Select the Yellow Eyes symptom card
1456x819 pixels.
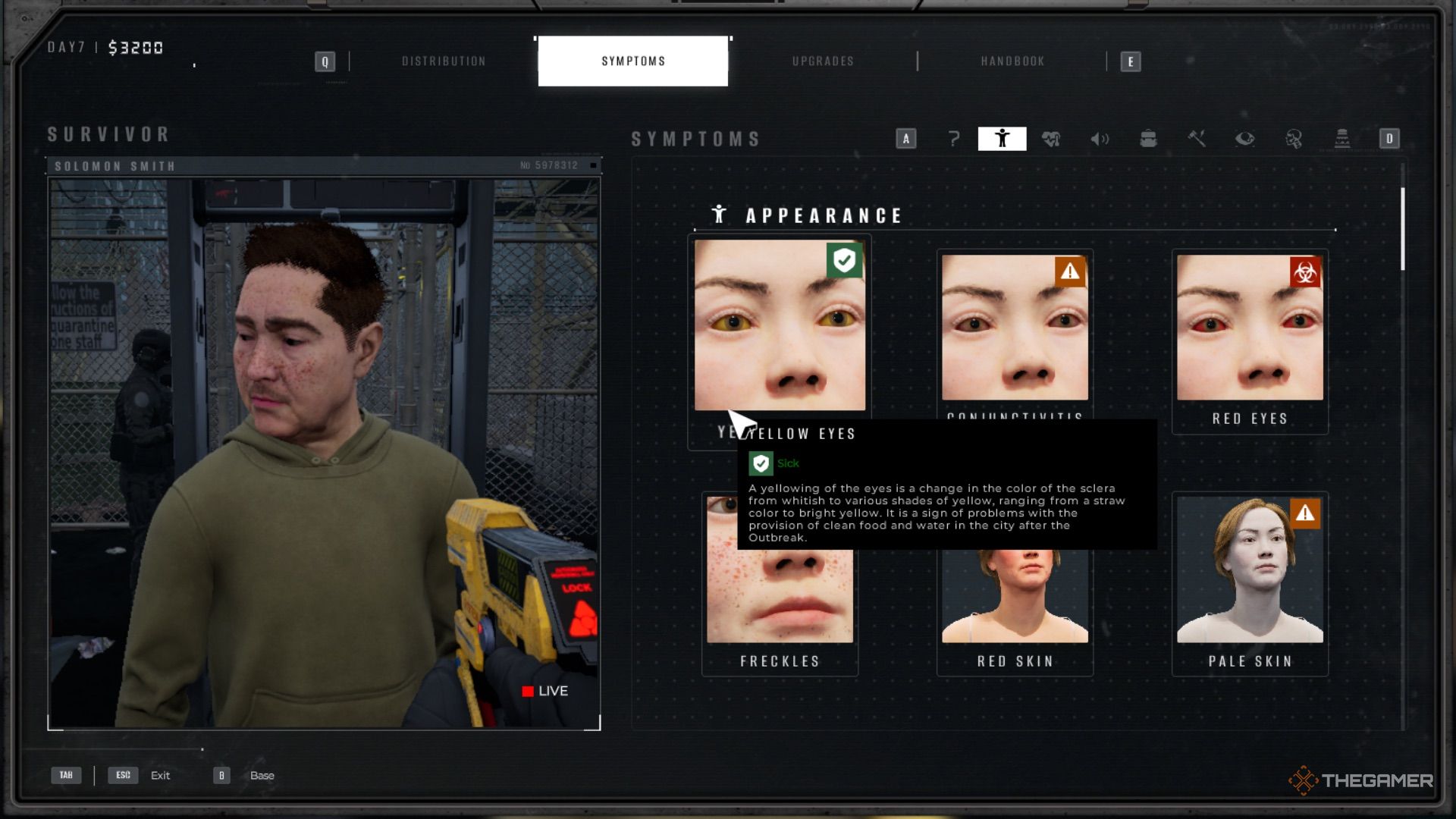[x=779, y=326]
